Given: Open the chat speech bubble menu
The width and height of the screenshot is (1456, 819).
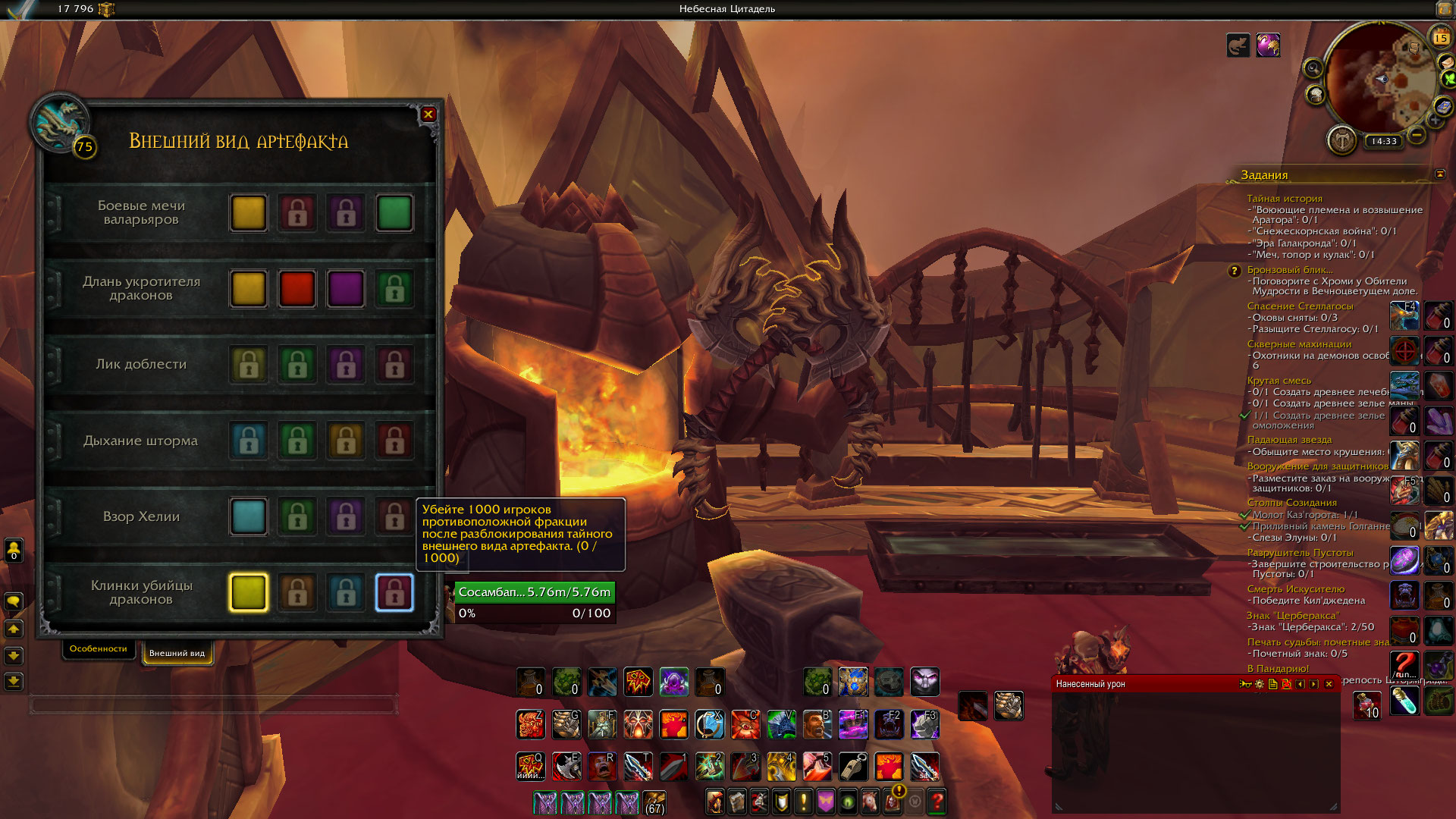Looking at the screenshot, I should point(14,601).
